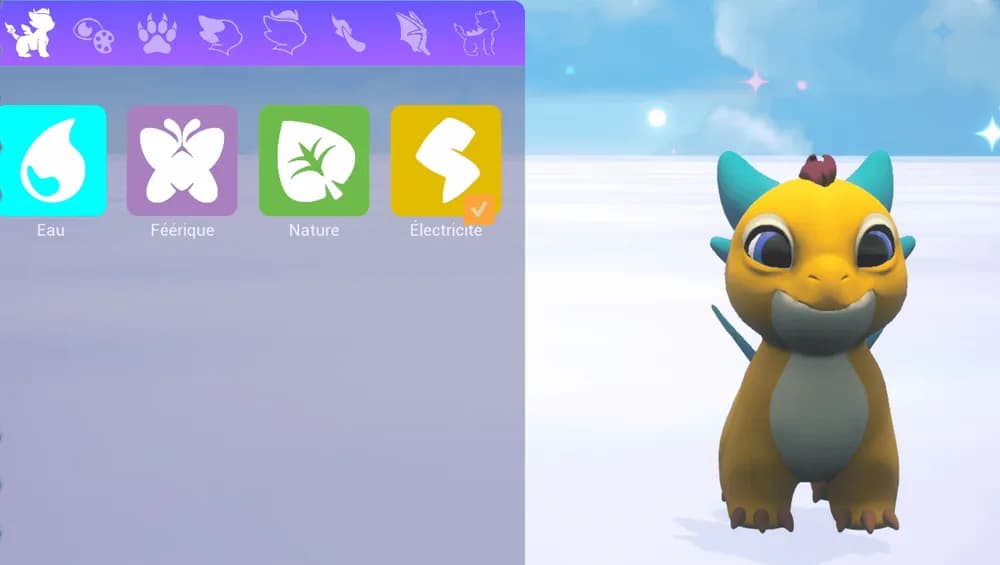Select the Électricité lightning element

(445, 161)
